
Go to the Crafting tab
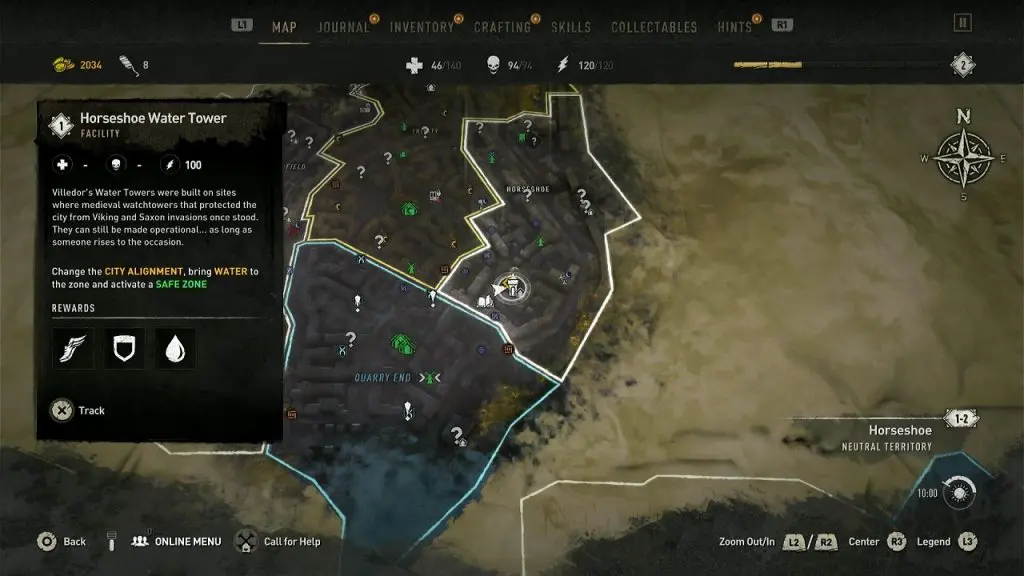point(502,27)
